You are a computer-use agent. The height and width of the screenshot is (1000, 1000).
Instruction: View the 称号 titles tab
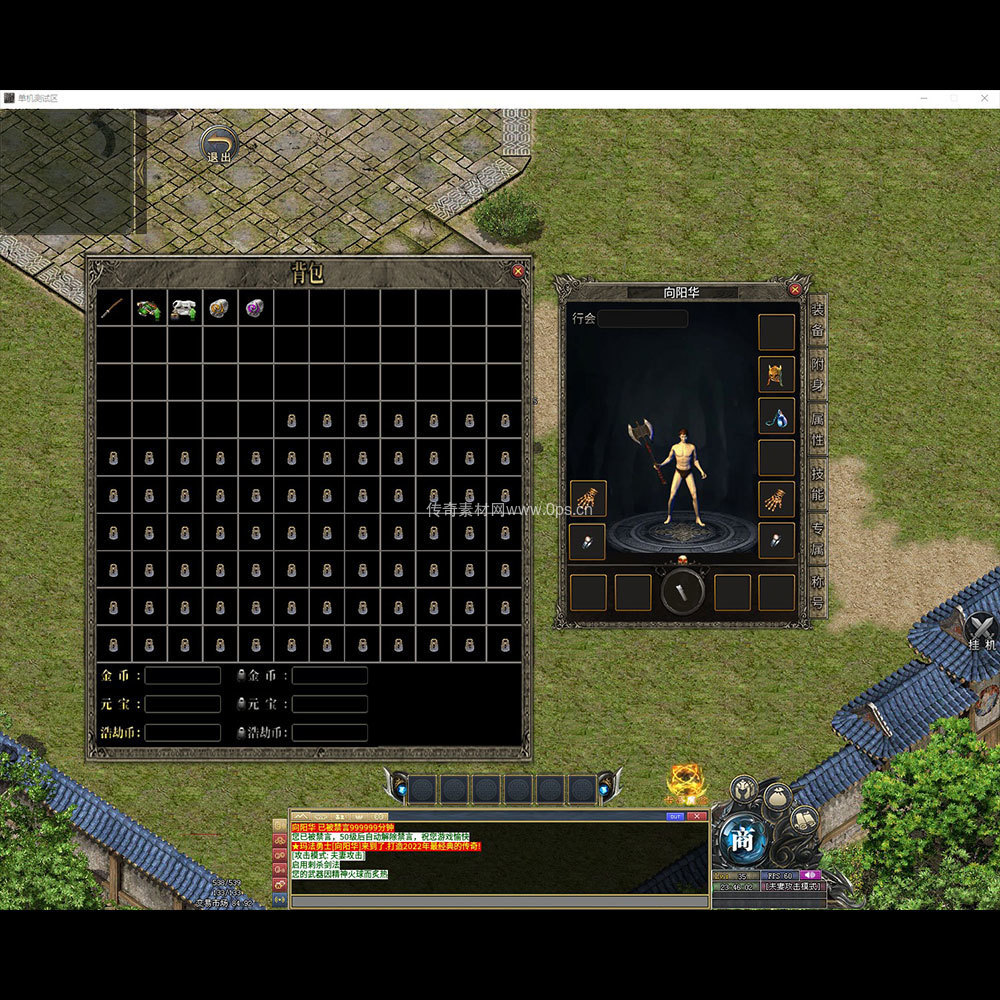[x=818, y=592]
